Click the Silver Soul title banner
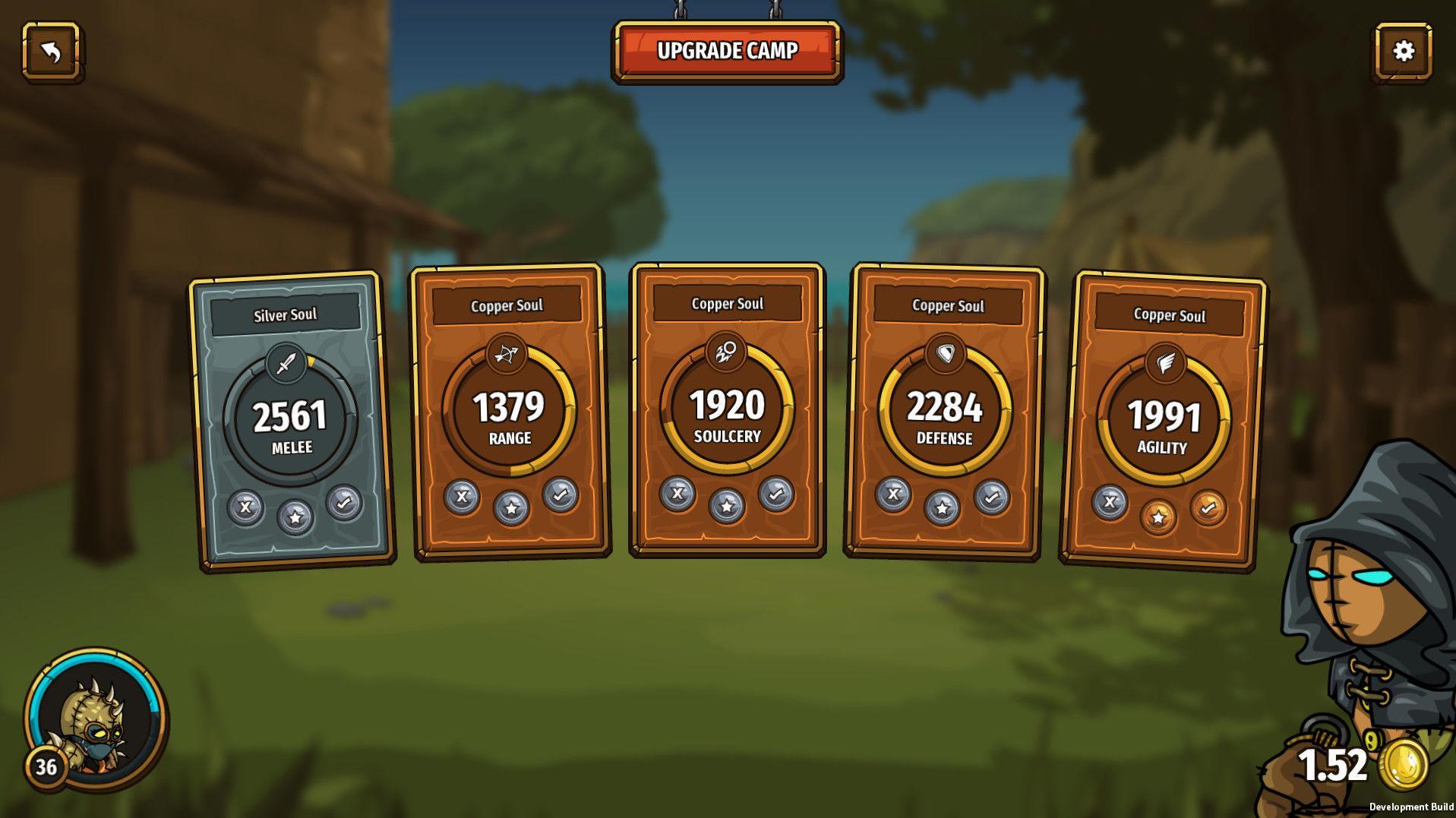Image resolution: width=1456 pixels, height=818 pixels. [286, 313]
